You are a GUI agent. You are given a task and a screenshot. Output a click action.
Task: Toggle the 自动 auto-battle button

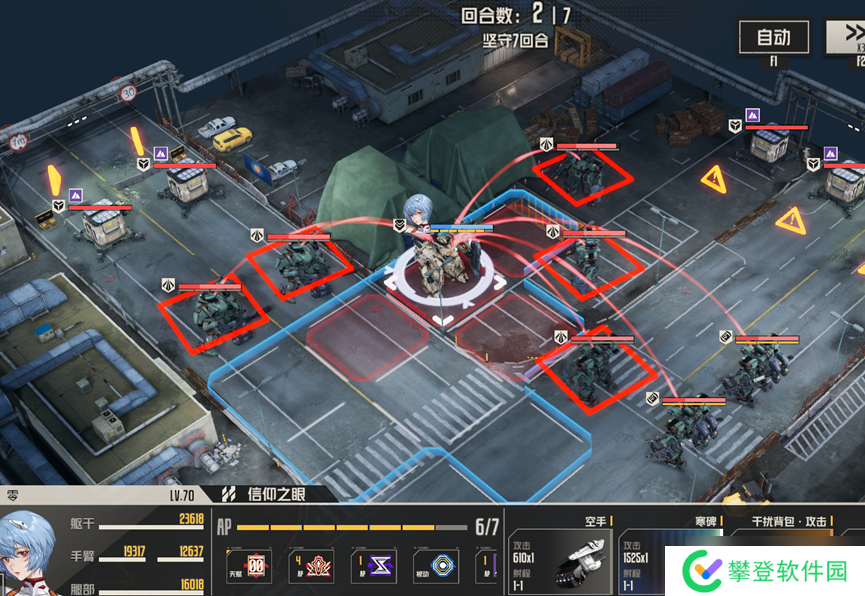[x=773, y=38]
